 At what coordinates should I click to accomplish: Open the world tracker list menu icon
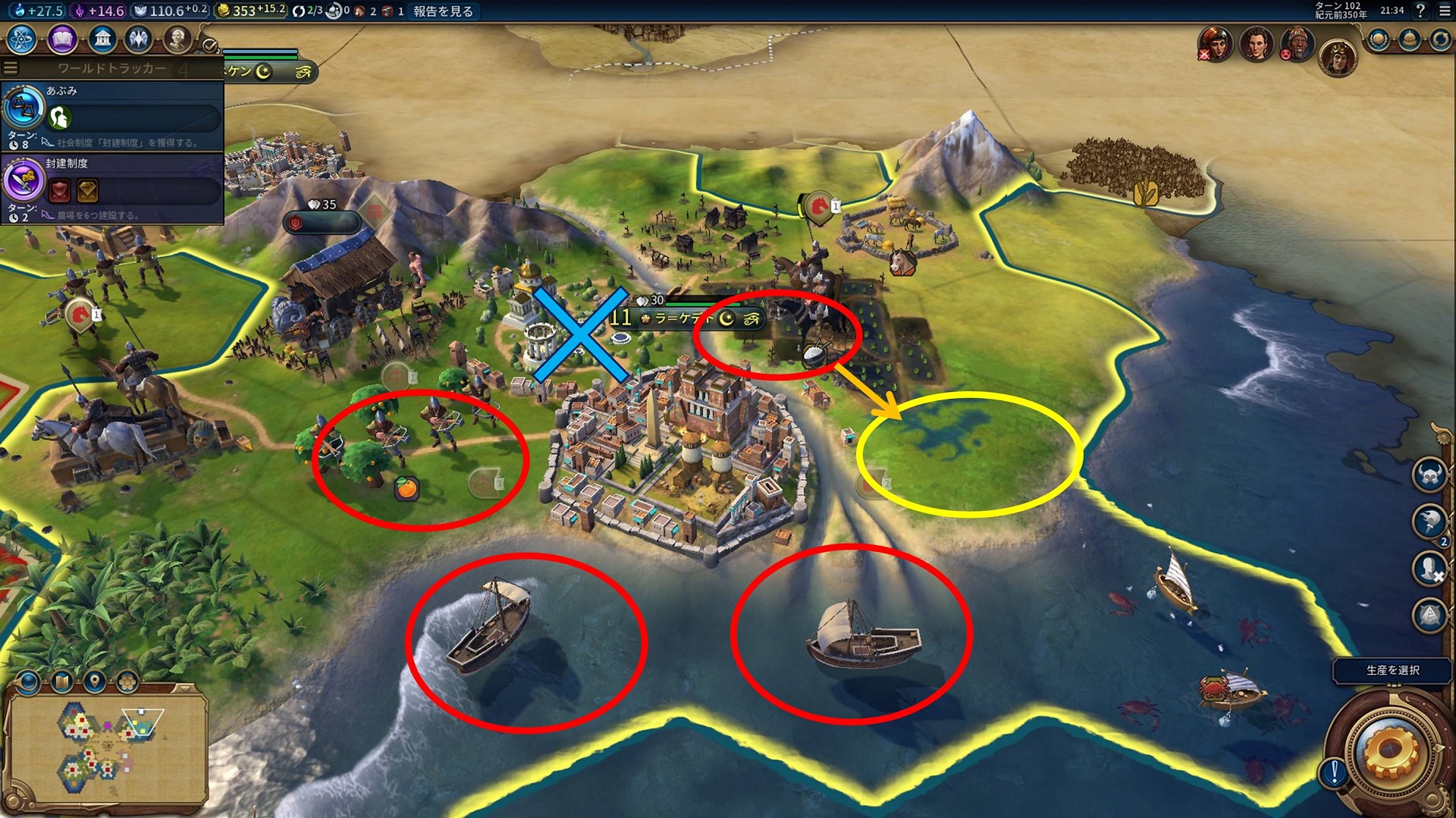click(x=11, y=67)
